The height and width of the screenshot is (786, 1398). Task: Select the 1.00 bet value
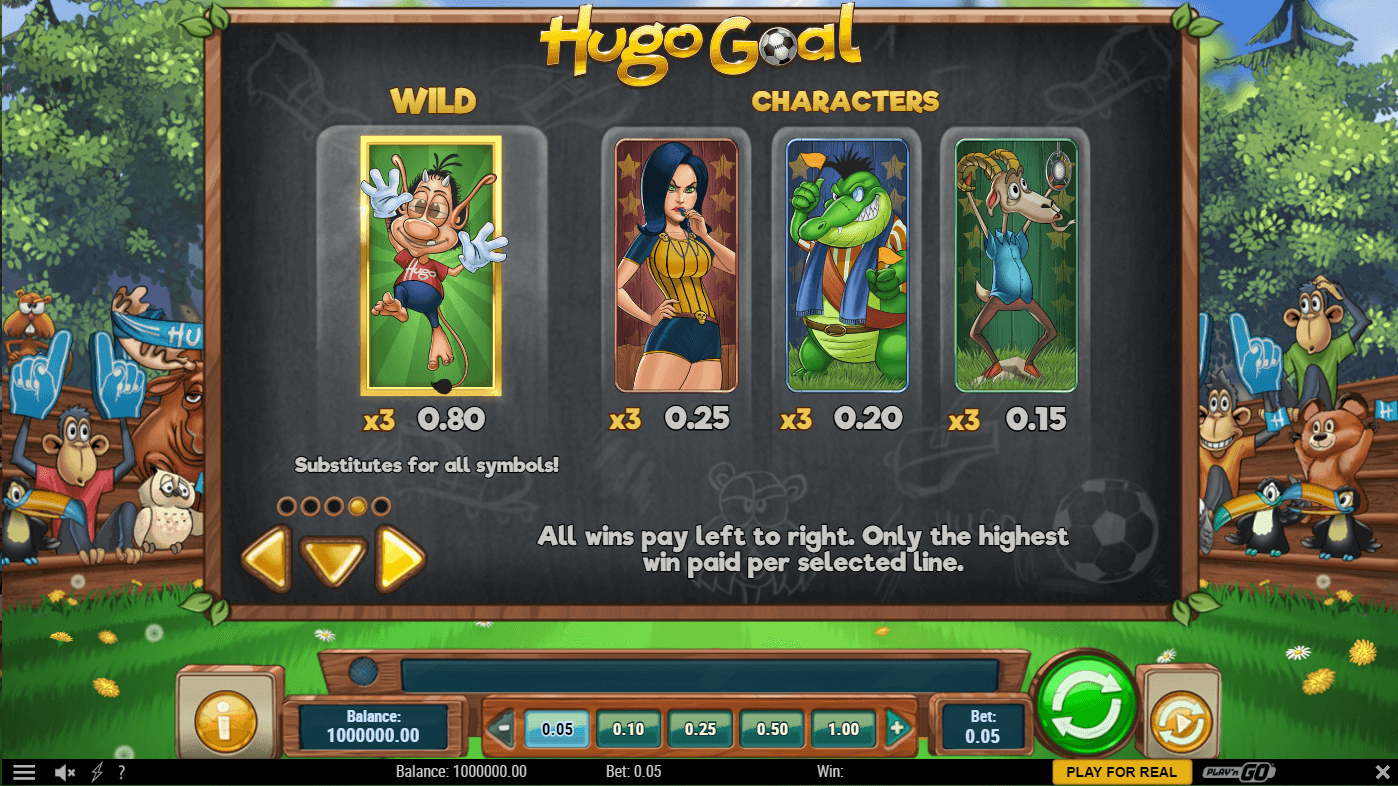point(843,729)
